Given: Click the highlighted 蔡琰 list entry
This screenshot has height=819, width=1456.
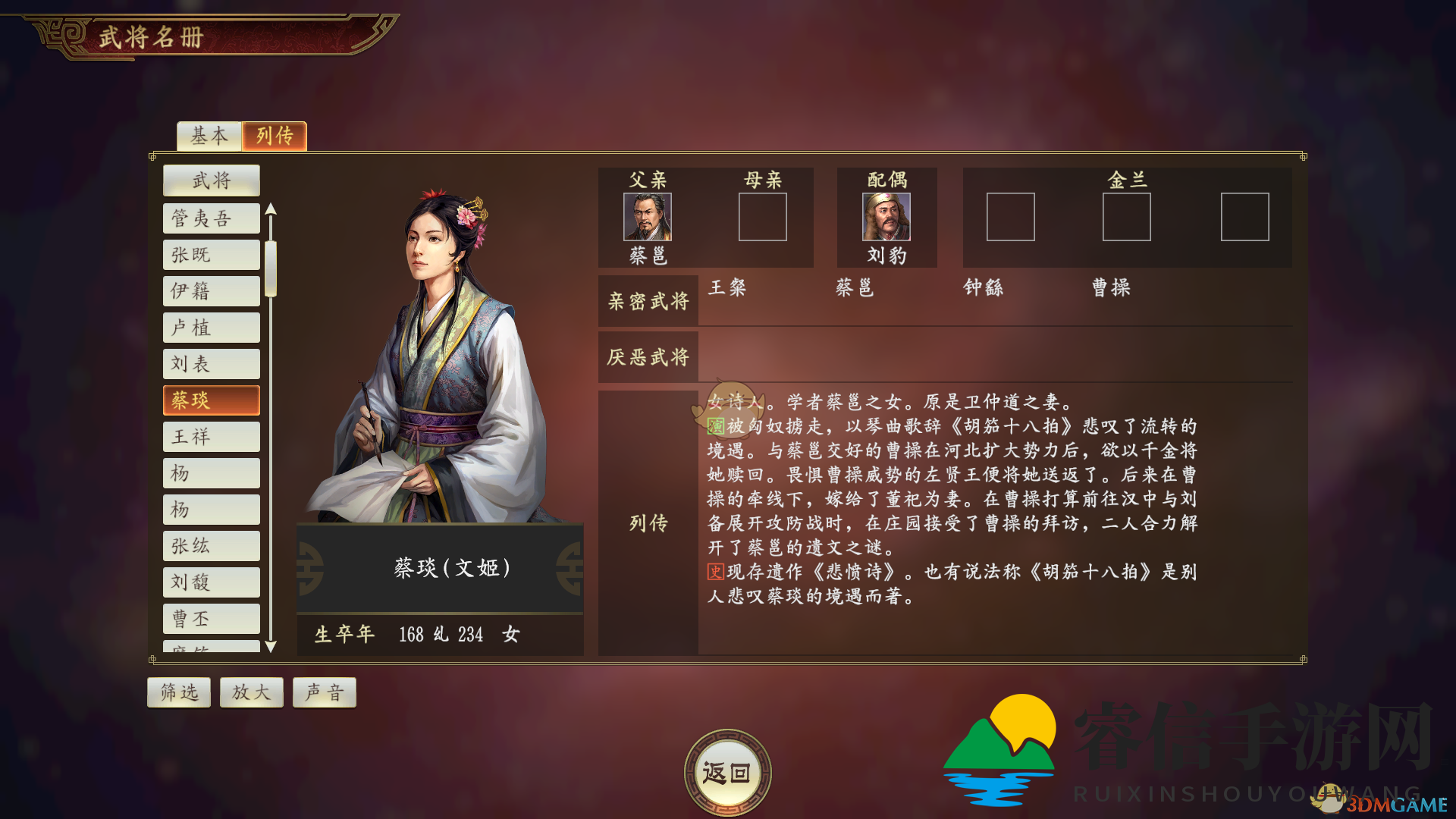Looking at the screenshot, I should (212, 400).
